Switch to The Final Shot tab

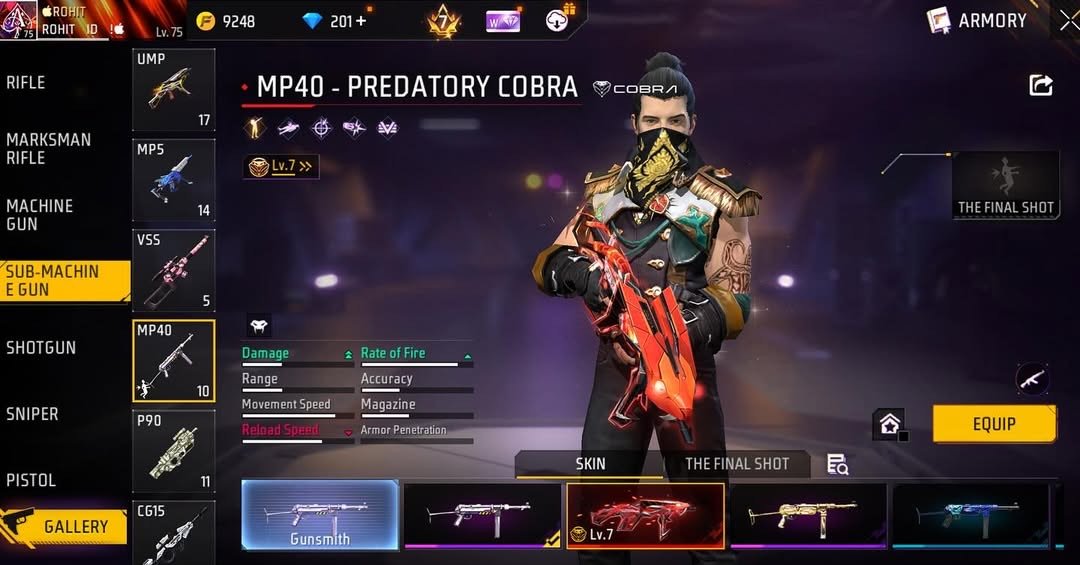[737, 464]
